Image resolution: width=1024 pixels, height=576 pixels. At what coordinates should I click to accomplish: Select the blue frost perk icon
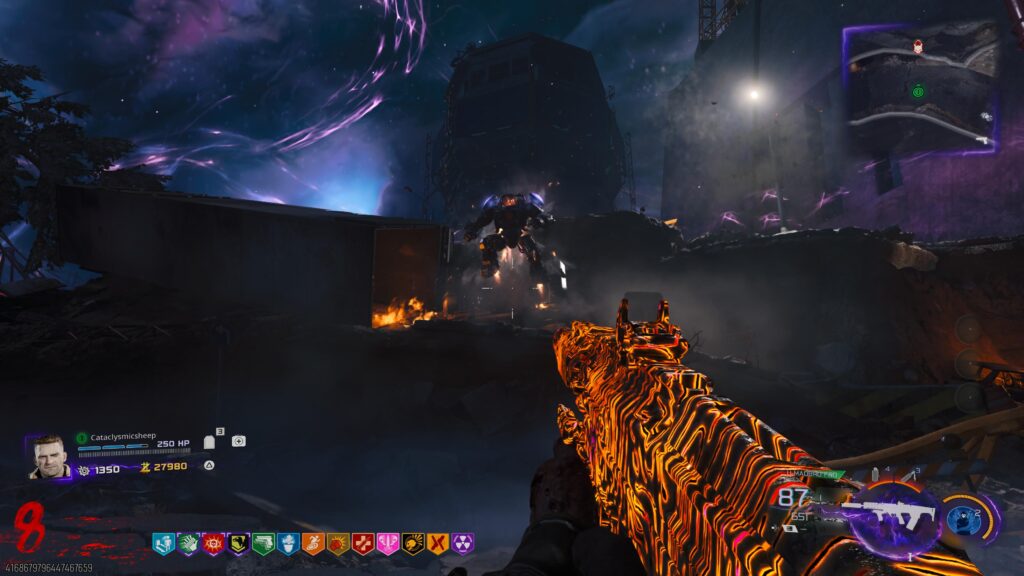pos(288,544)
